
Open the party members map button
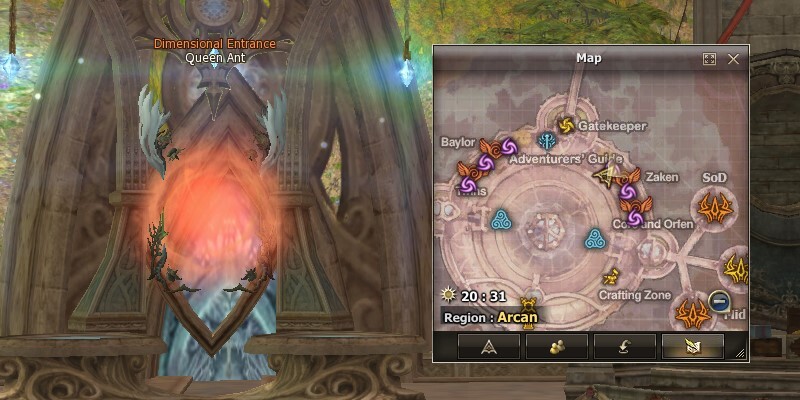click(x=557, y=346)
